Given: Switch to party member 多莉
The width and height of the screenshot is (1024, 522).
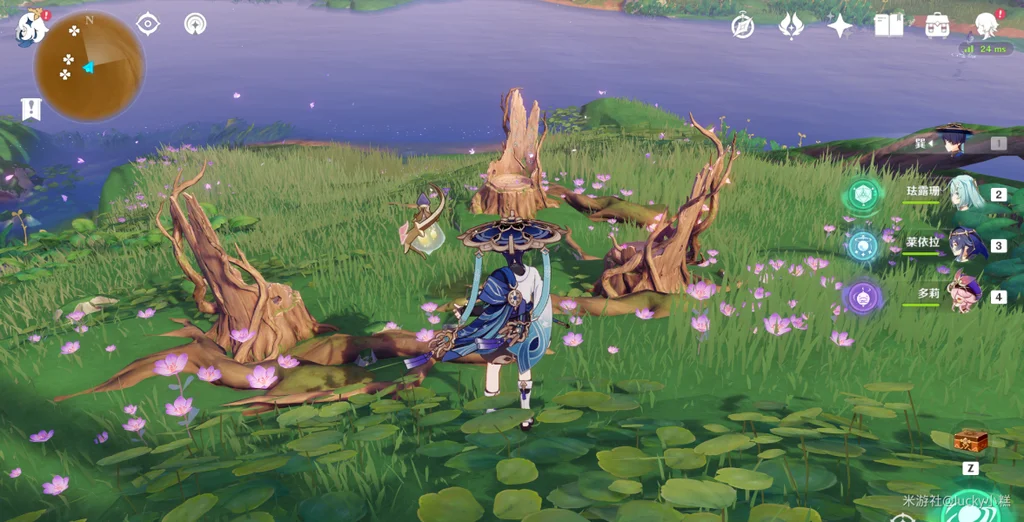Looking at the screenshot, I should pyautogui.click(x=966, y=297).
